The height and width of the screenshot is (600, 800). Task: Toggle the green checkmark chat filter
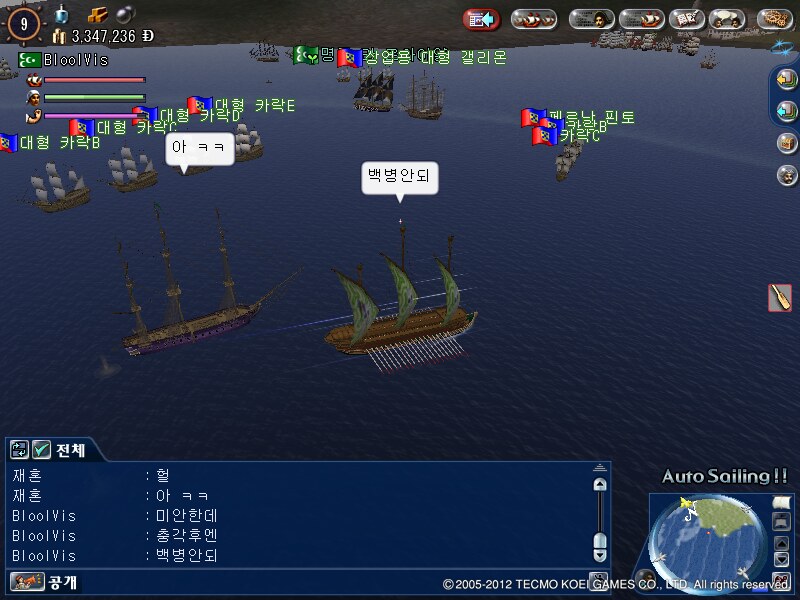41,450
